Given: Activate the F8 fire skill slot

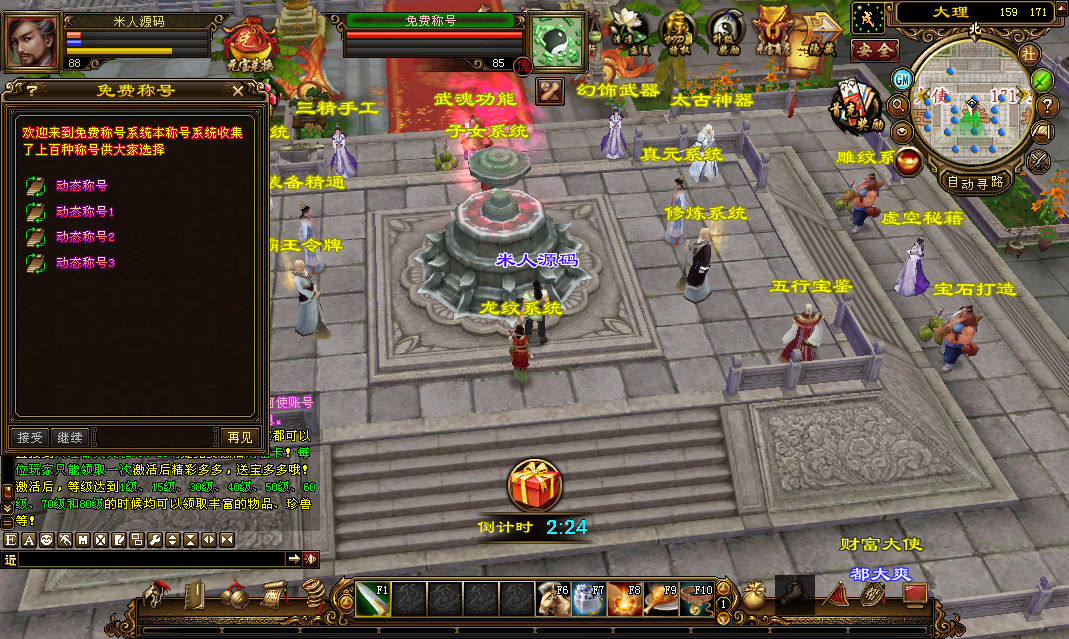Looking at the screenshot, I should [x=624, y=598].
